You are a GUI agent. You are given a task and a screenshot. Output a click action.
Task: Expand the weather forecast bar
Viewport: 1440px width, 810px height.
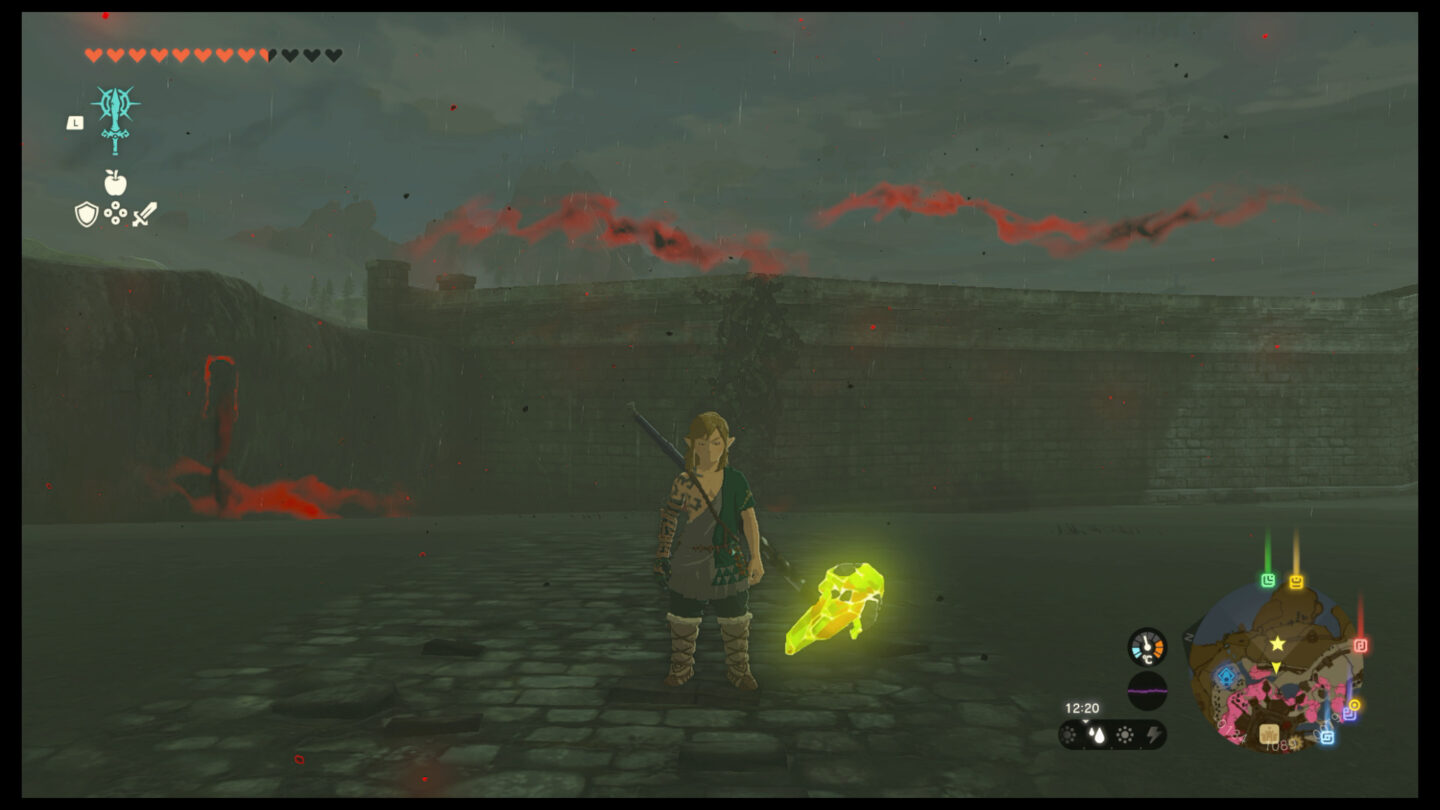click(1110, 735)
